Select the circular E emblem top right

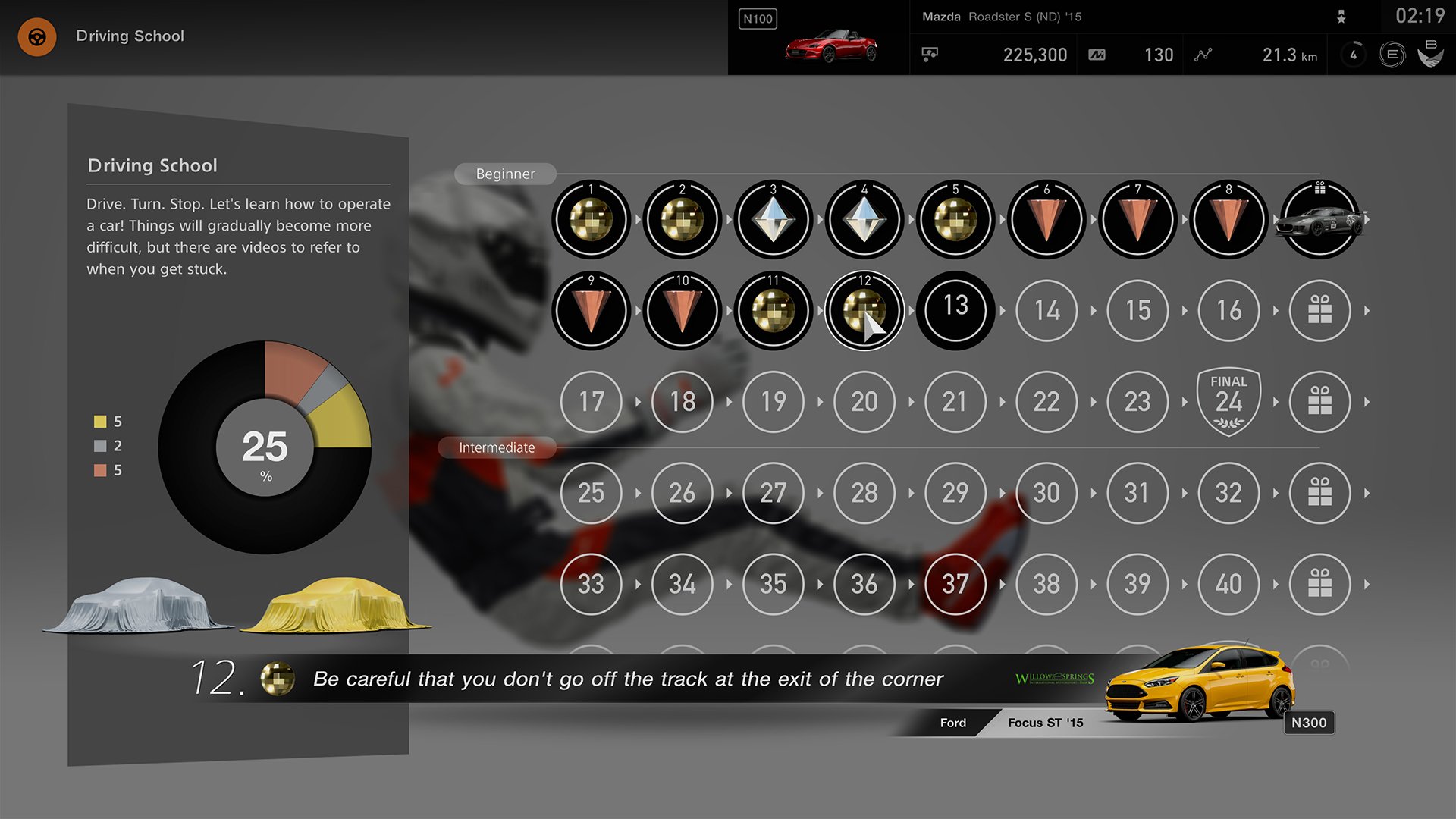[1392, 55]
